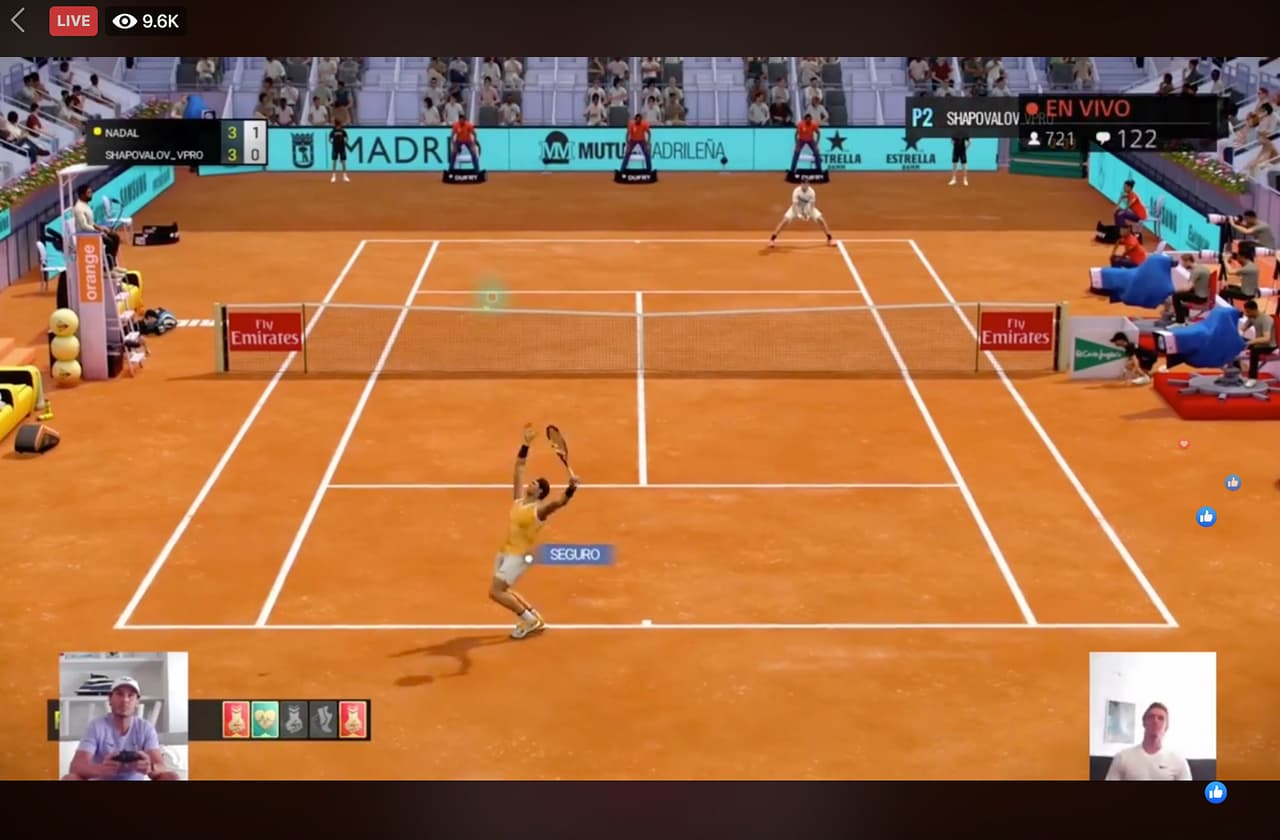
Task: Click the EN VIVO red dot indicator
Action: click(x=1033, y=107)
